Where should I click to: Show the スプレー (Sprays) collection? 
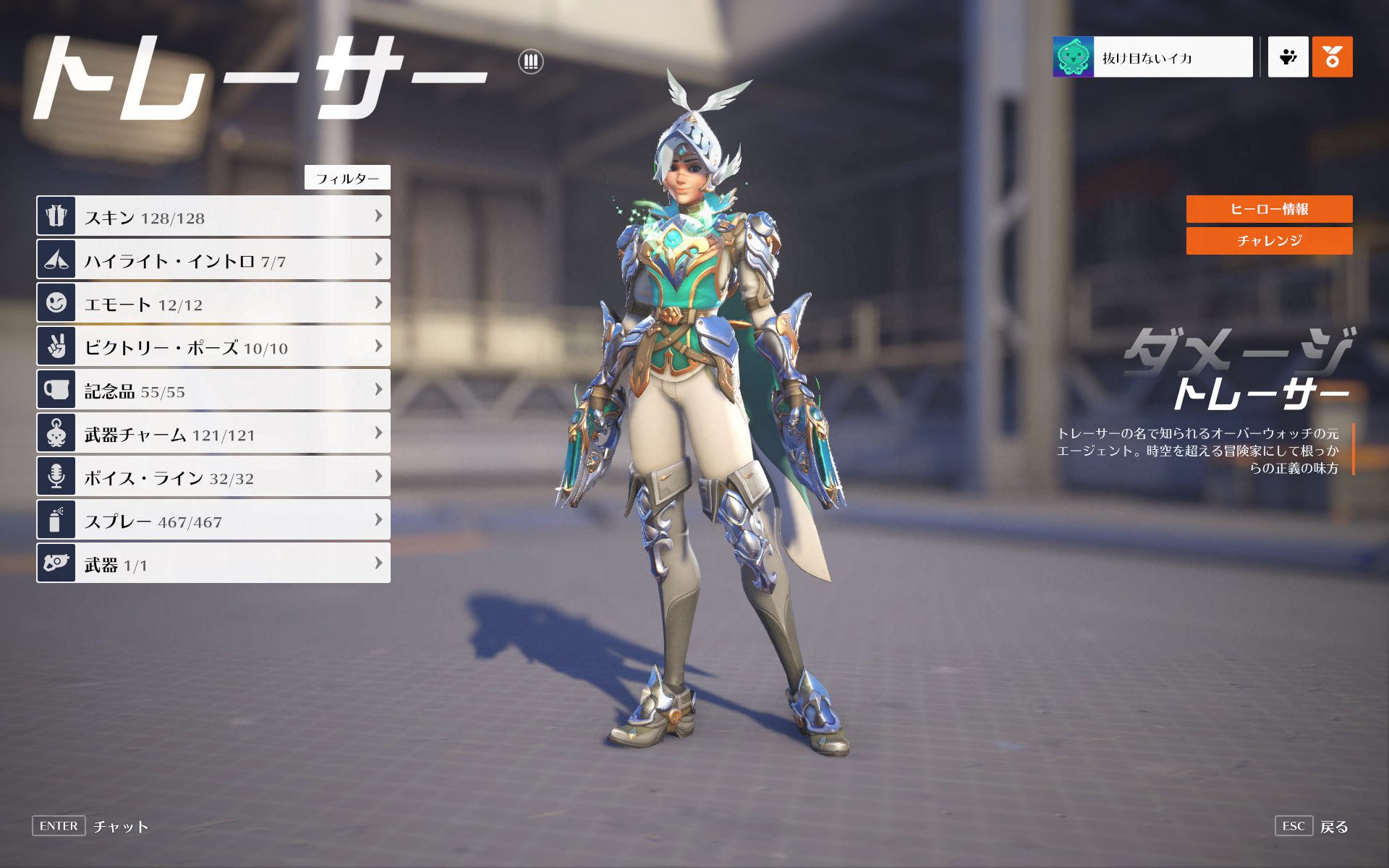click(213, 520)
